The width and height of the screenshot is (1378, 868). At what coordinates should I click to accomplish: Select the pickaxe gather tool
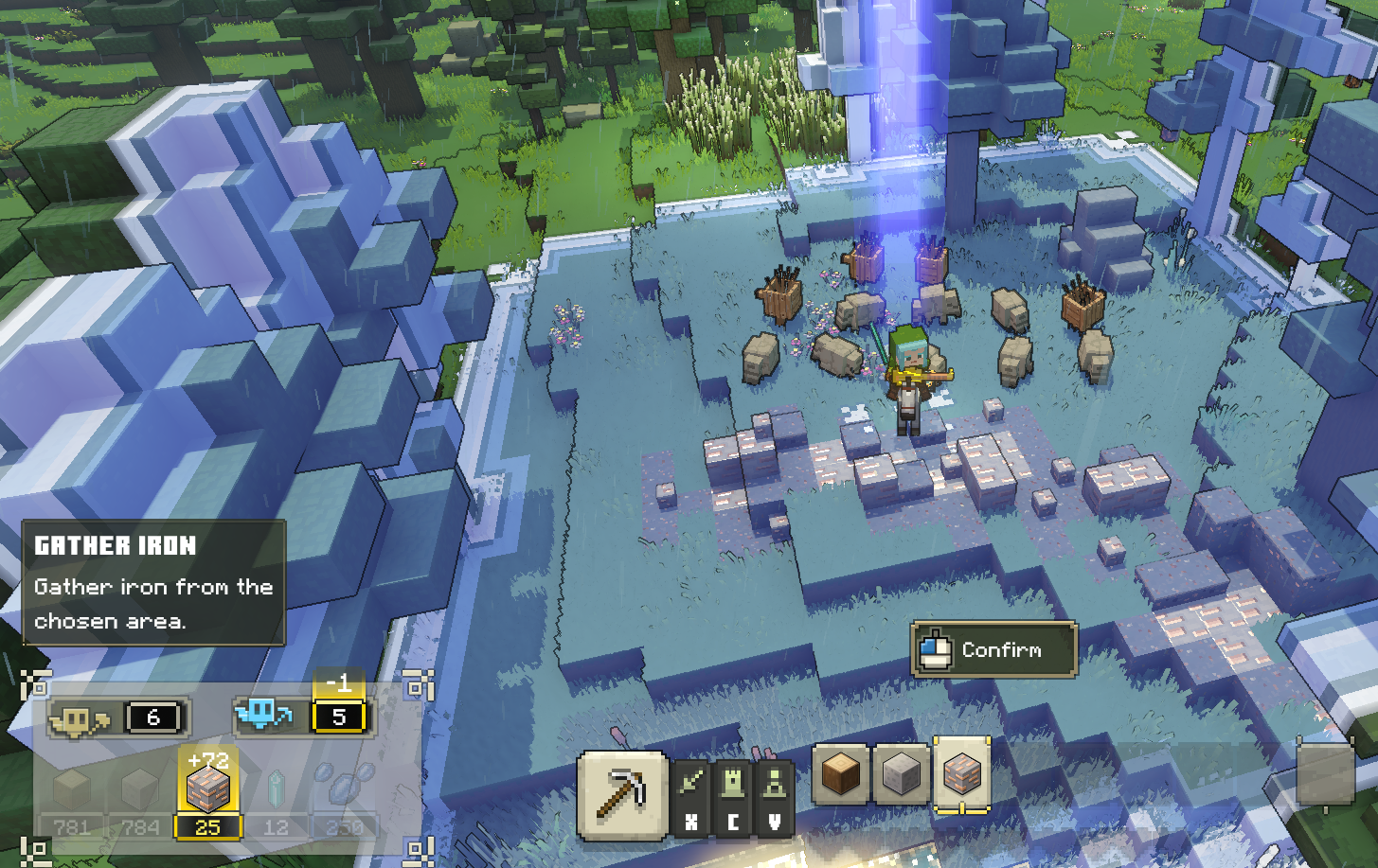[621, 795]
